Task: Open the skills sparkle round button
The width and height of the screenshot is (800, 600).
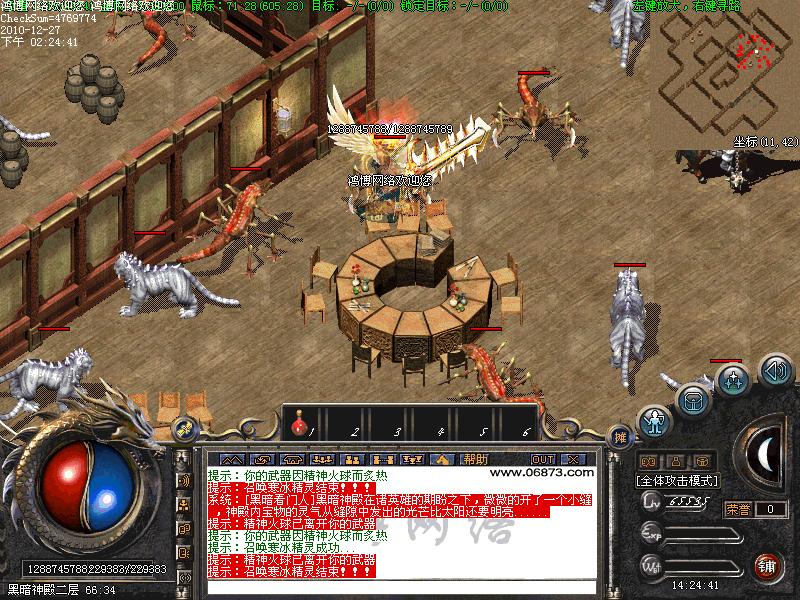Action: [x=734, y=380]
